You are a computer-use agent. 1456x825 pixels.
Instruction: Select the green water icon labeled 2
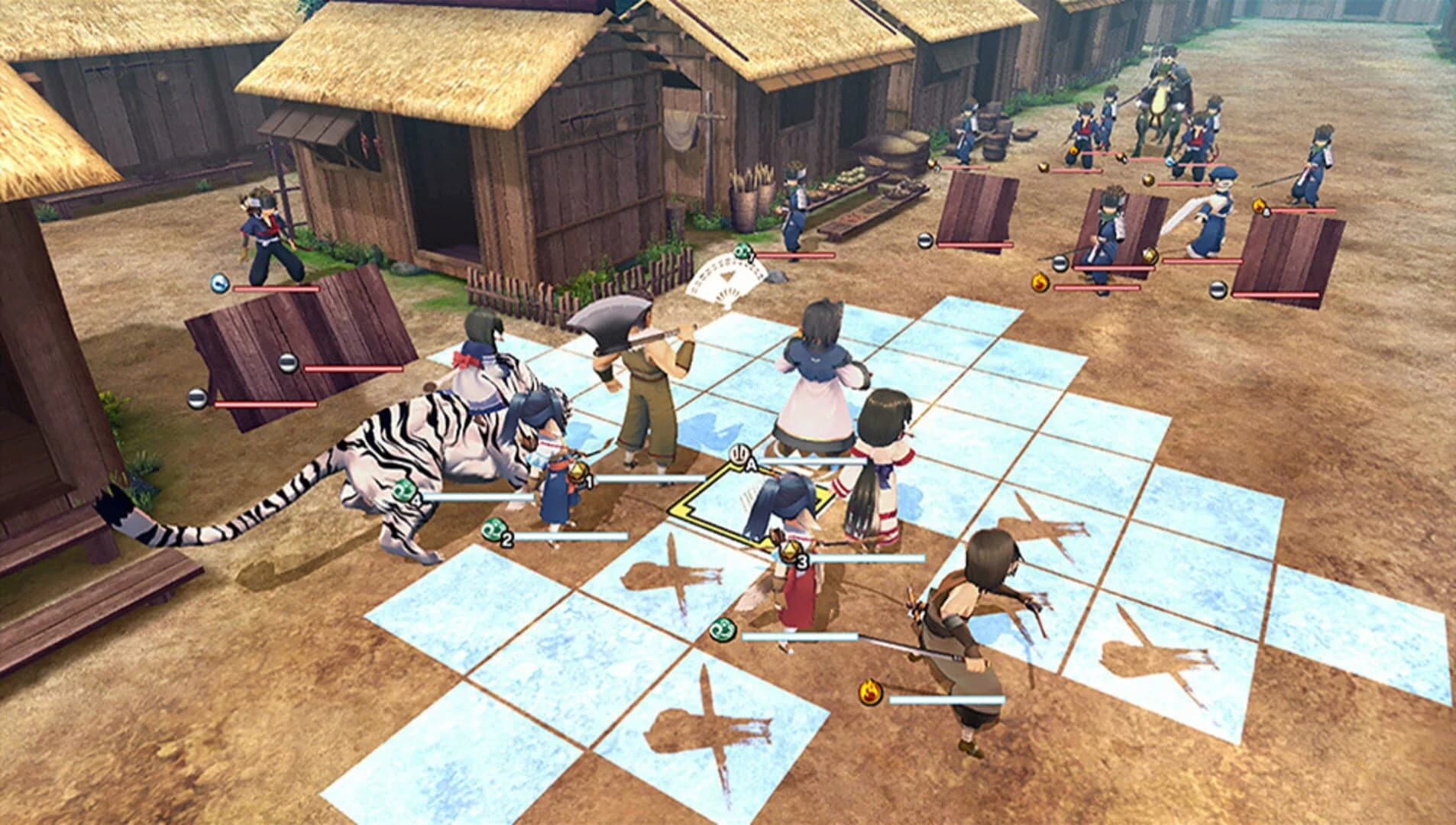coord(493,530)
